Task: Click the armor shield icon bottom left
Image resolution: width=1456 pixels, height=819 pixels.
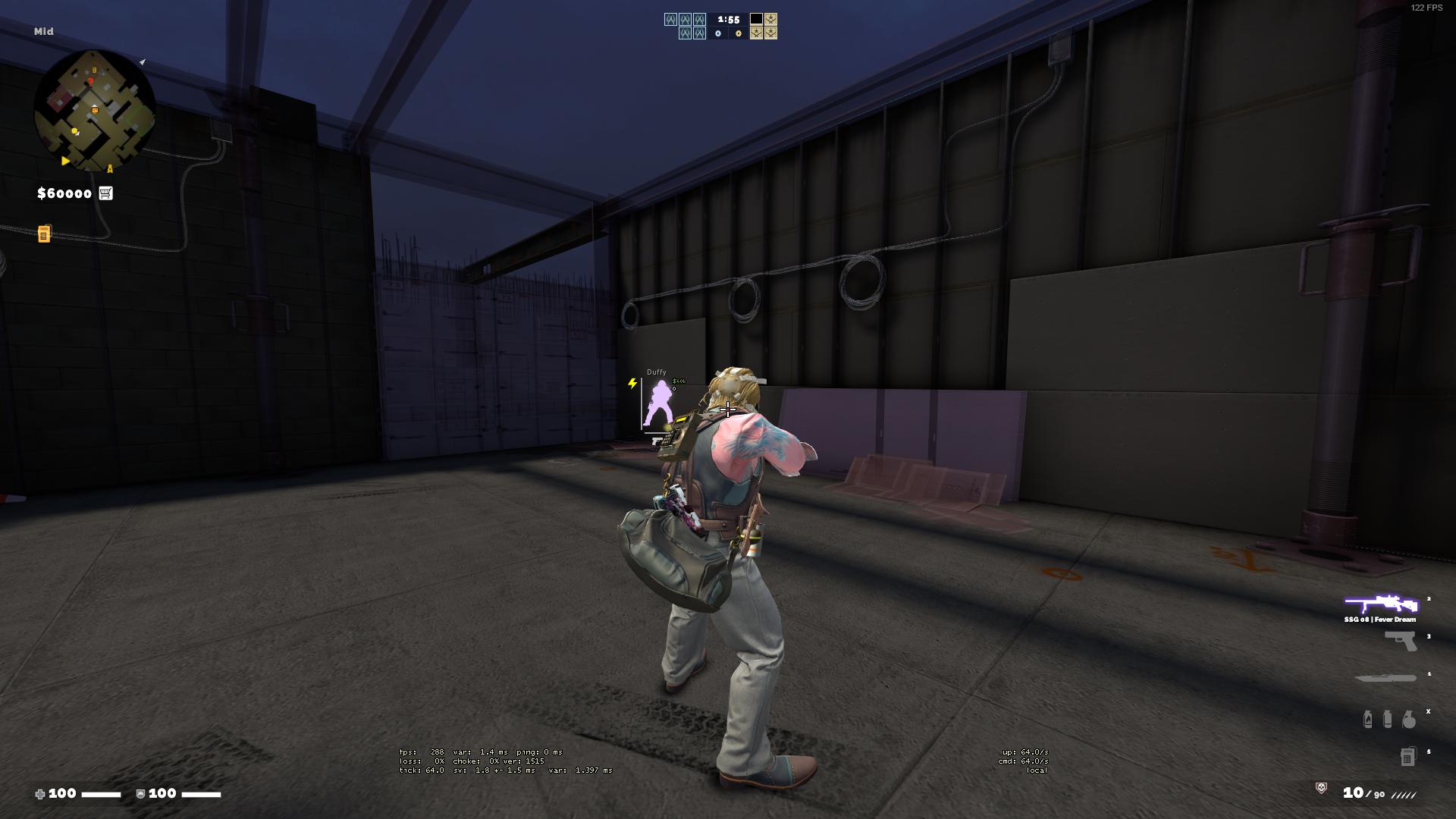Action: [140, 794]
